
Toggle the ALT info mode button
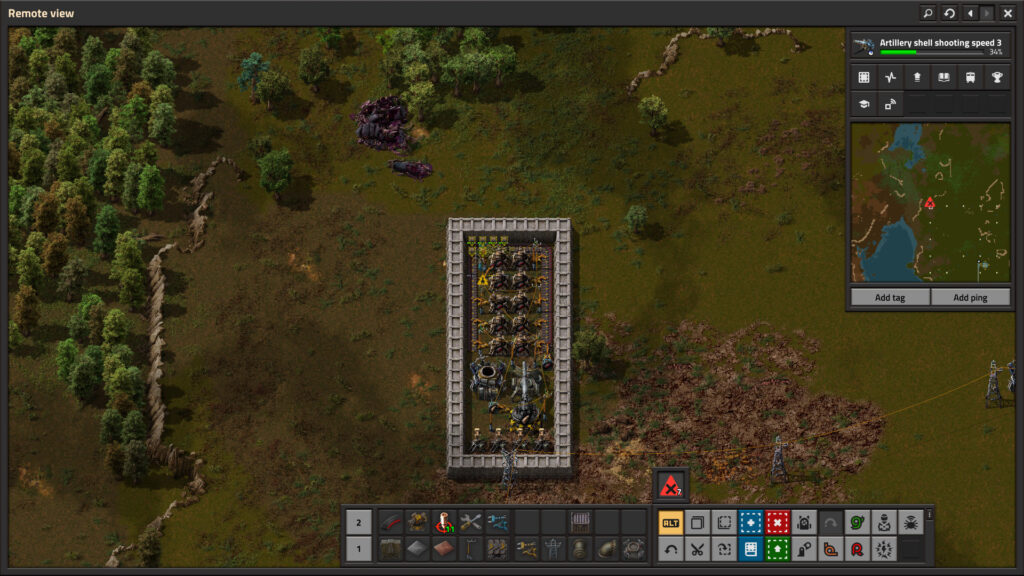pos(670,522)
